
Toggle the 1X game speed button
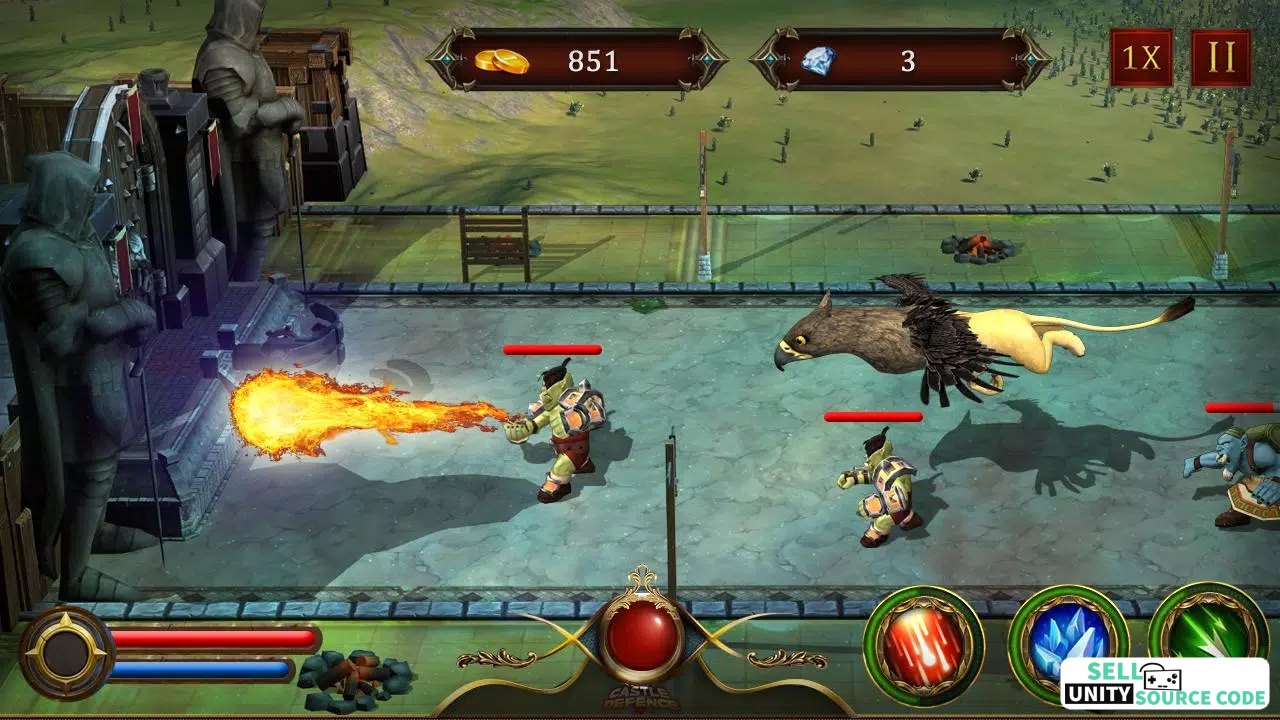pyautogui.click(x=1140, y=58)
